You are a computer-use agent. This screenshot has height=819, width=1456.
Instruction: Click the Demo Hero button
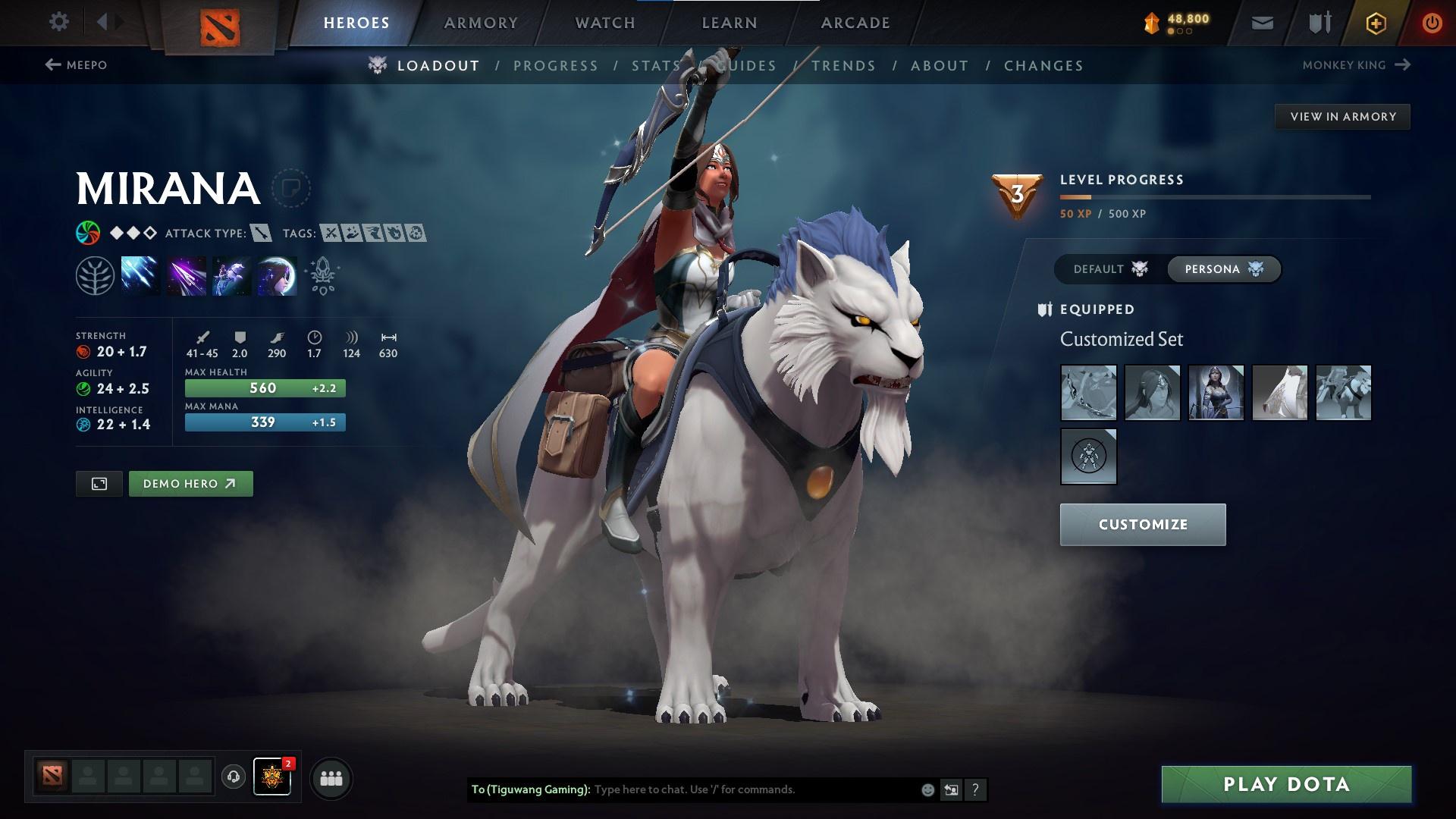click(190, 483)
